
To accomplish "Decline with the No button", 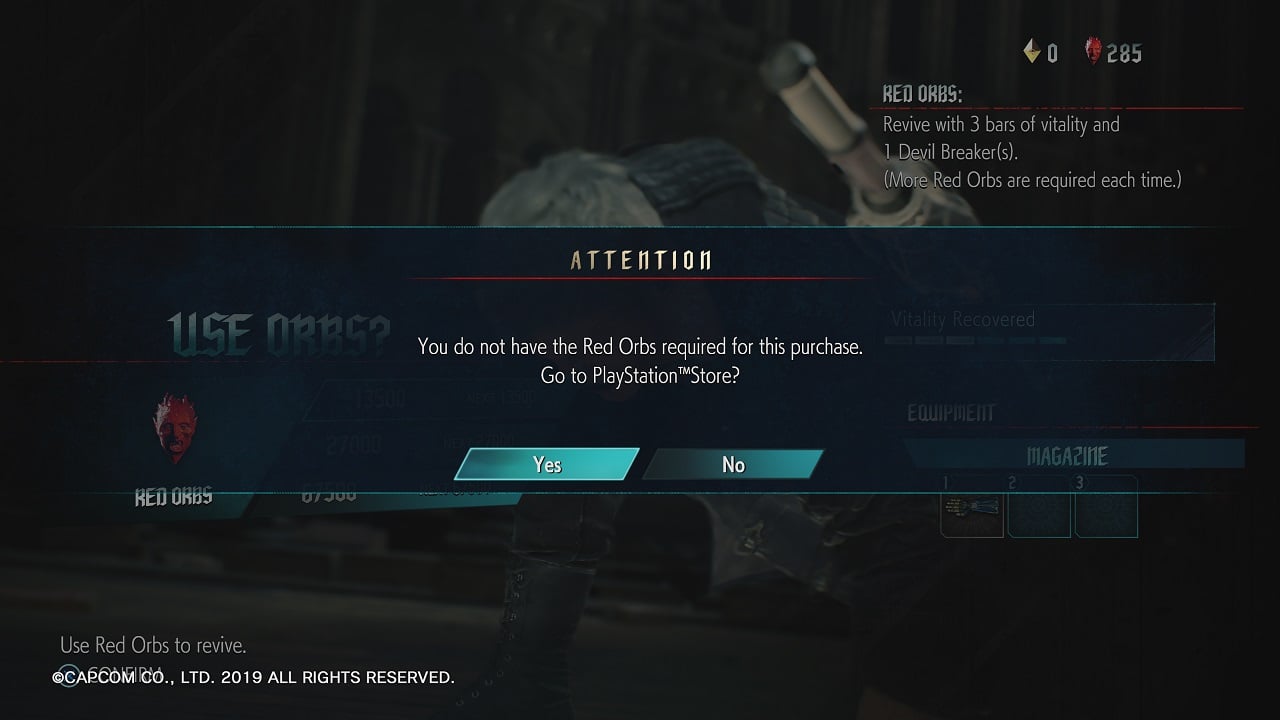I will 733,465.
